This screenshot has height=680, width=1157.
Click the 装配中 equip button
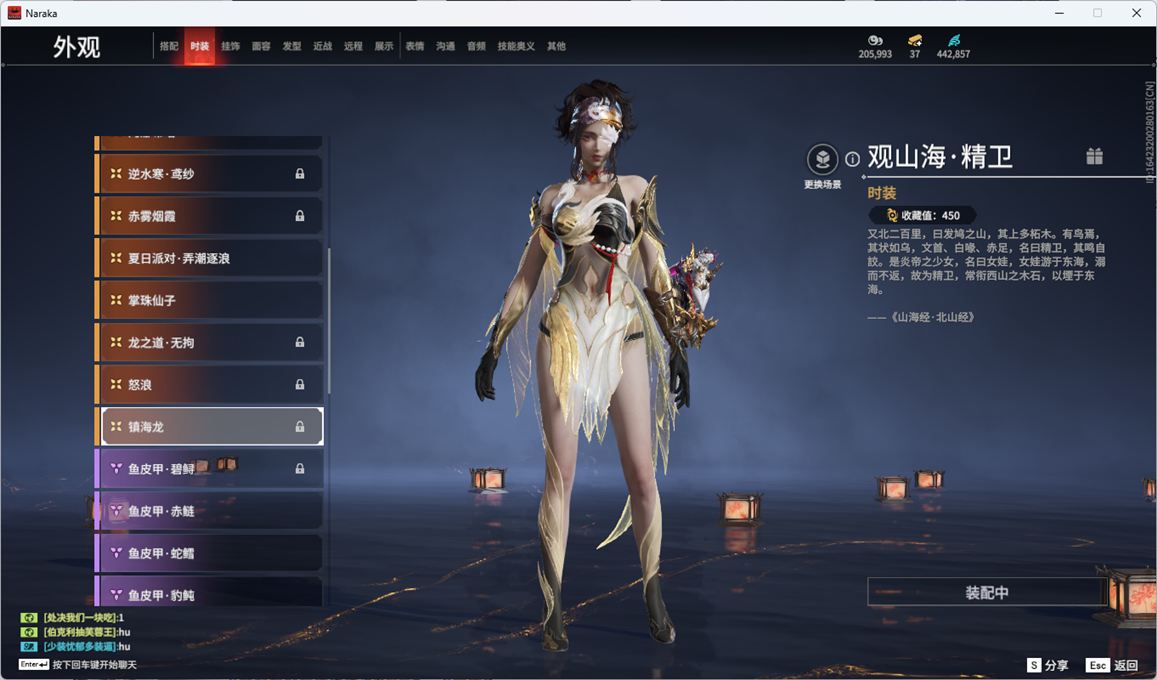[x=986, y=592]
